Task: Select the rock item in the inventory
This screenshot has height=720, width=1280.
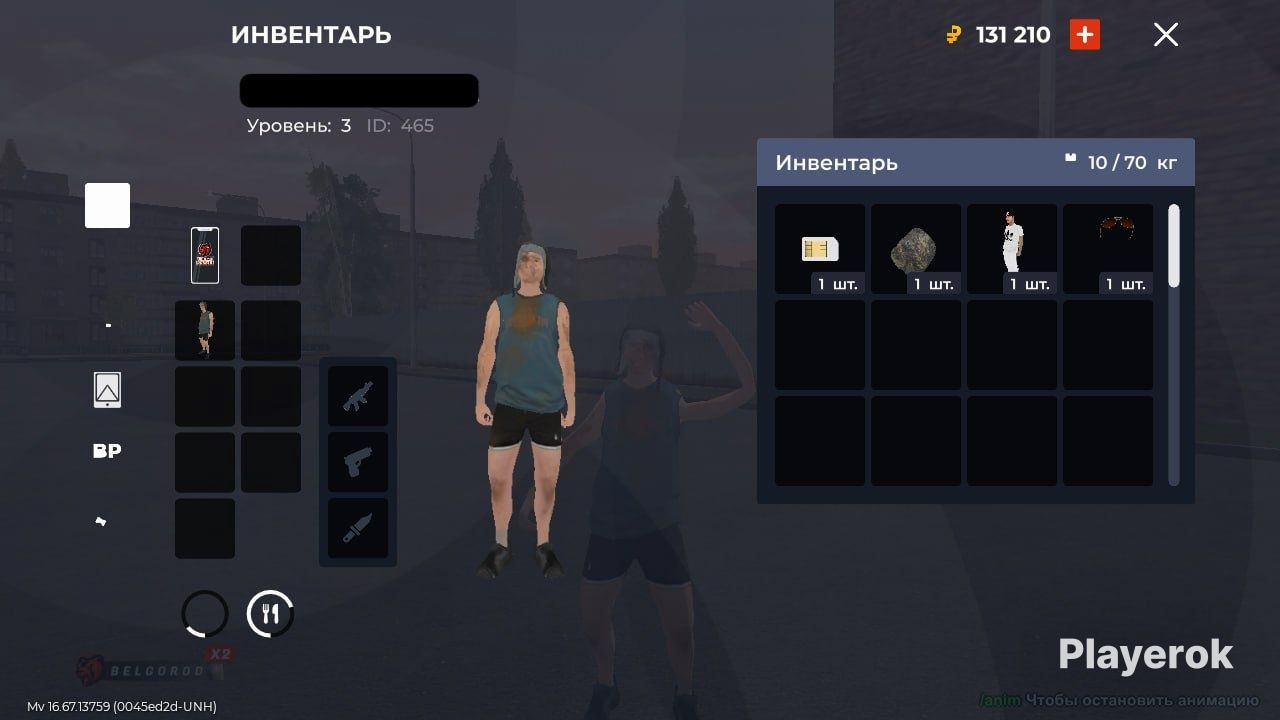Action: [916, 249]
